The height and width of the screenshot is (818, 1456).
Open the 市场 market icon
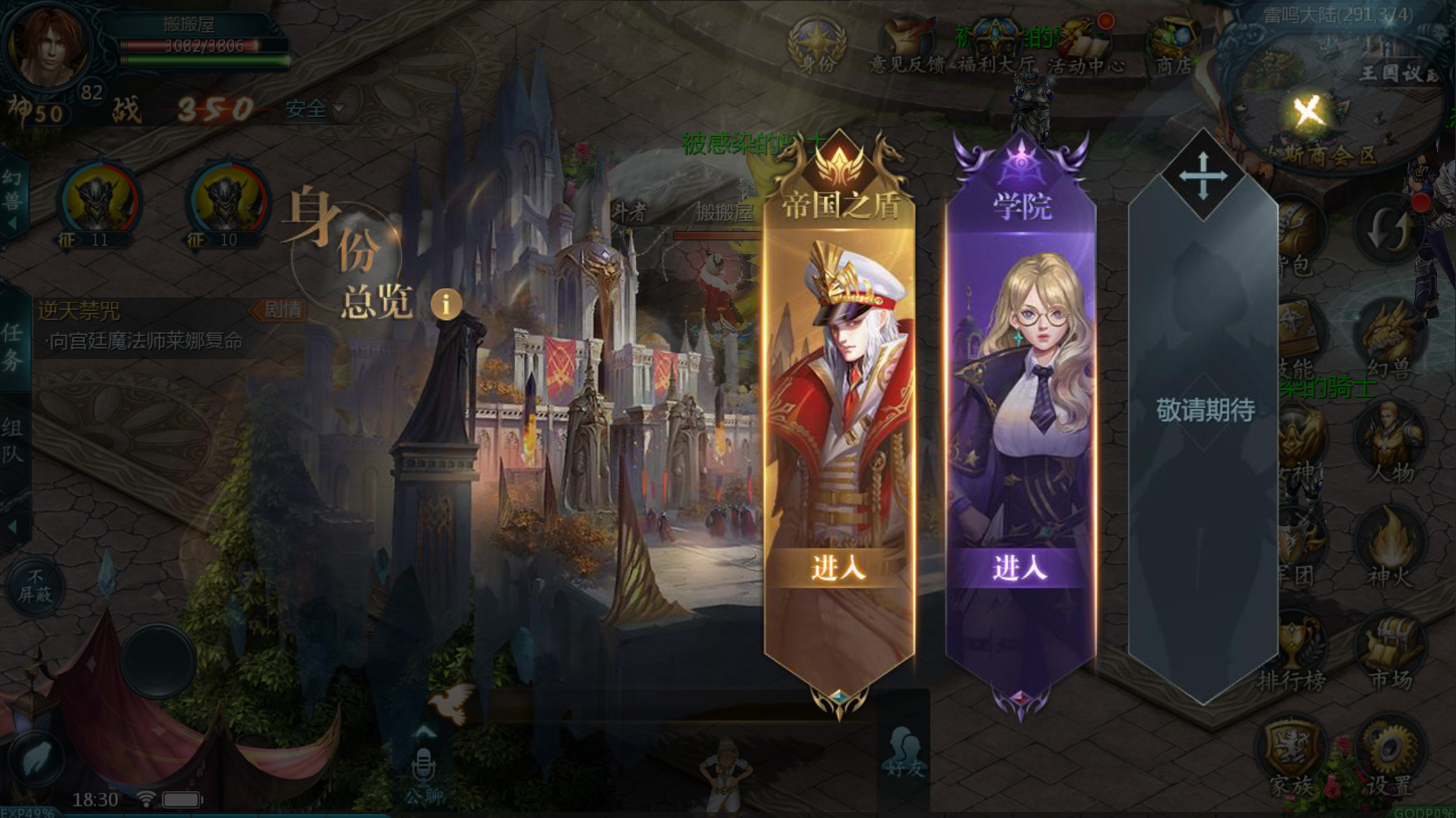click(x=1391, y=653)
